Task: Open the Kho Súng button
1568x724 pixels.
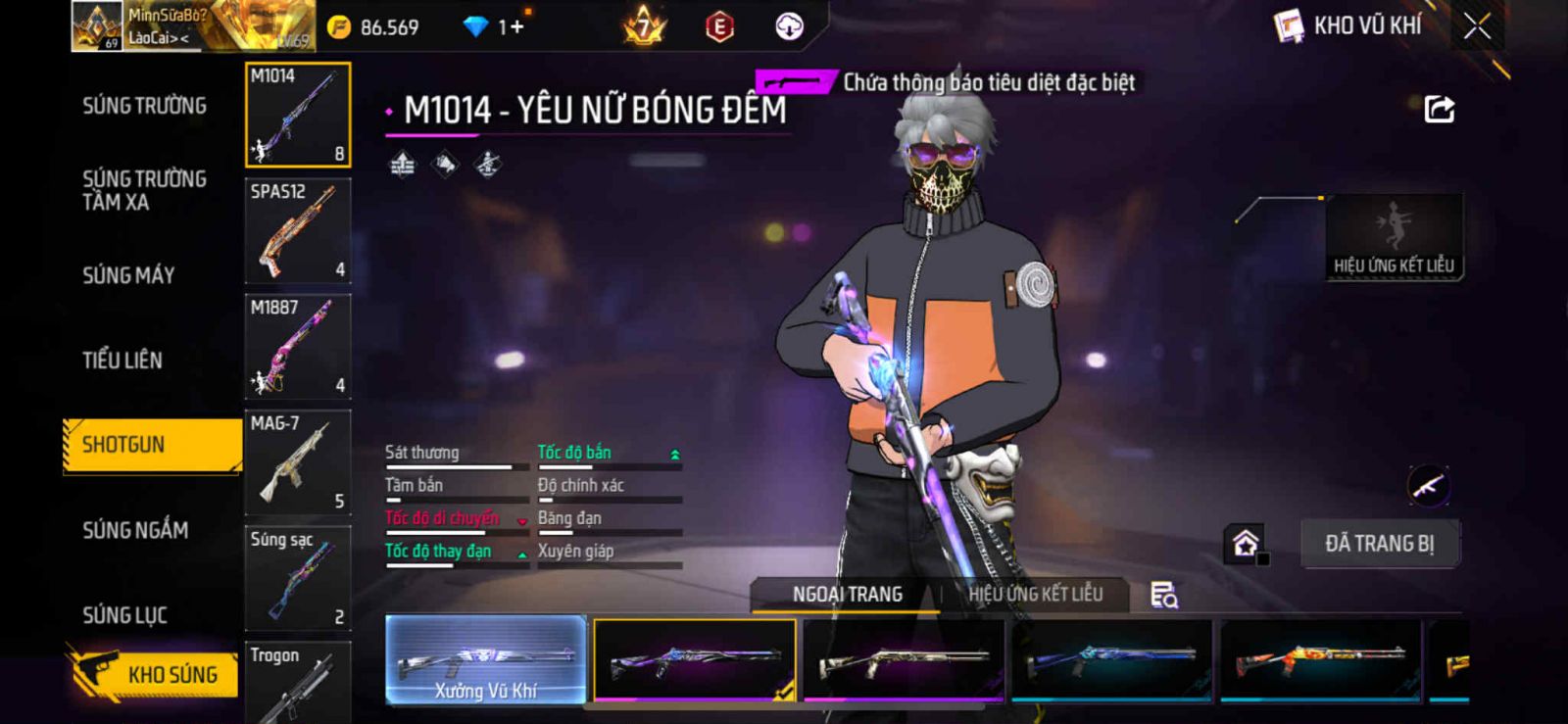Action: pyautogui.click(x=155, y=674)
